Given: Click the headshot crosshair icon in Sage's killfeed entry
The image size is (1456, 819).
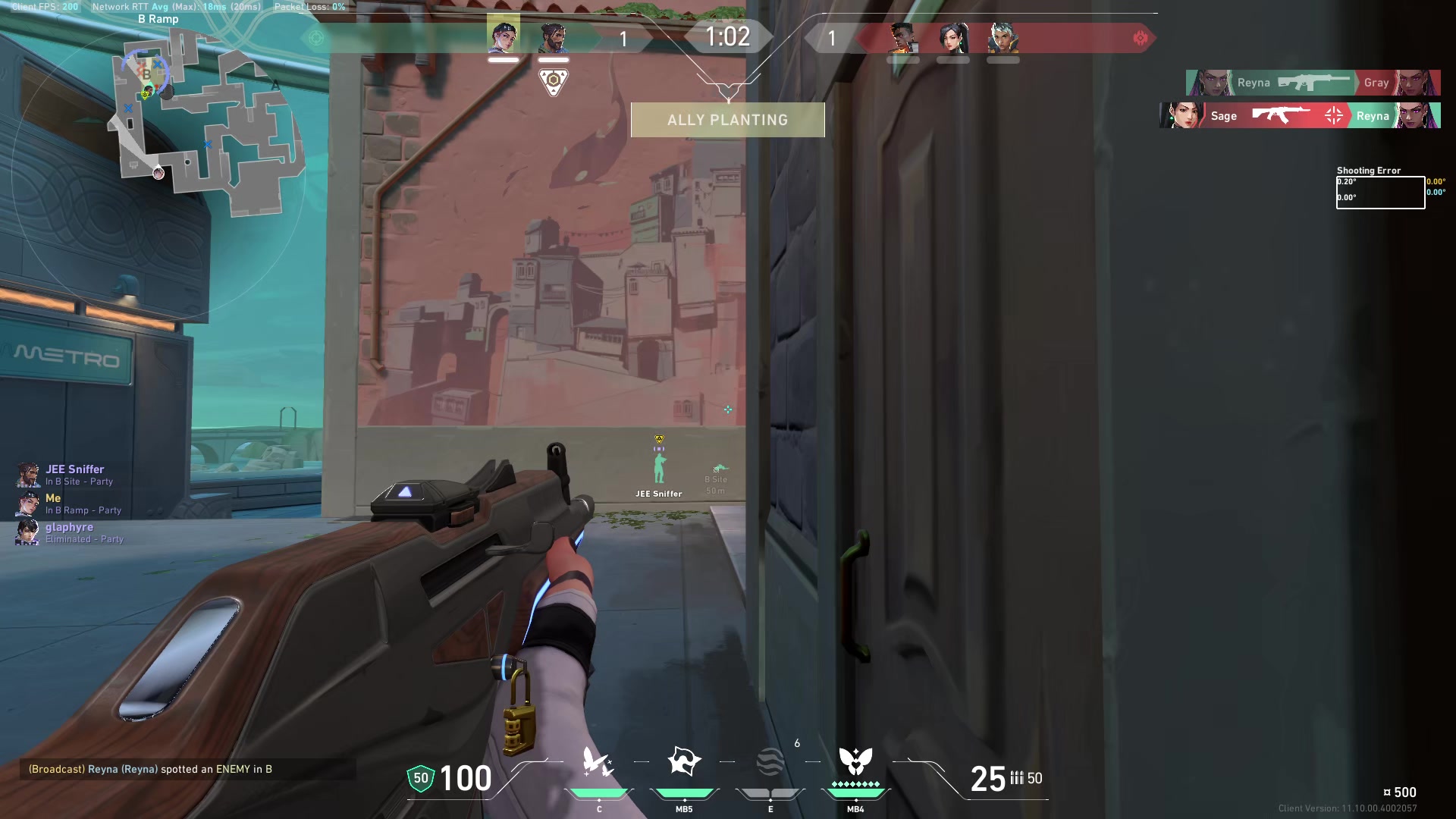Looking at the screenshot, I should [x=1332, y=115].
